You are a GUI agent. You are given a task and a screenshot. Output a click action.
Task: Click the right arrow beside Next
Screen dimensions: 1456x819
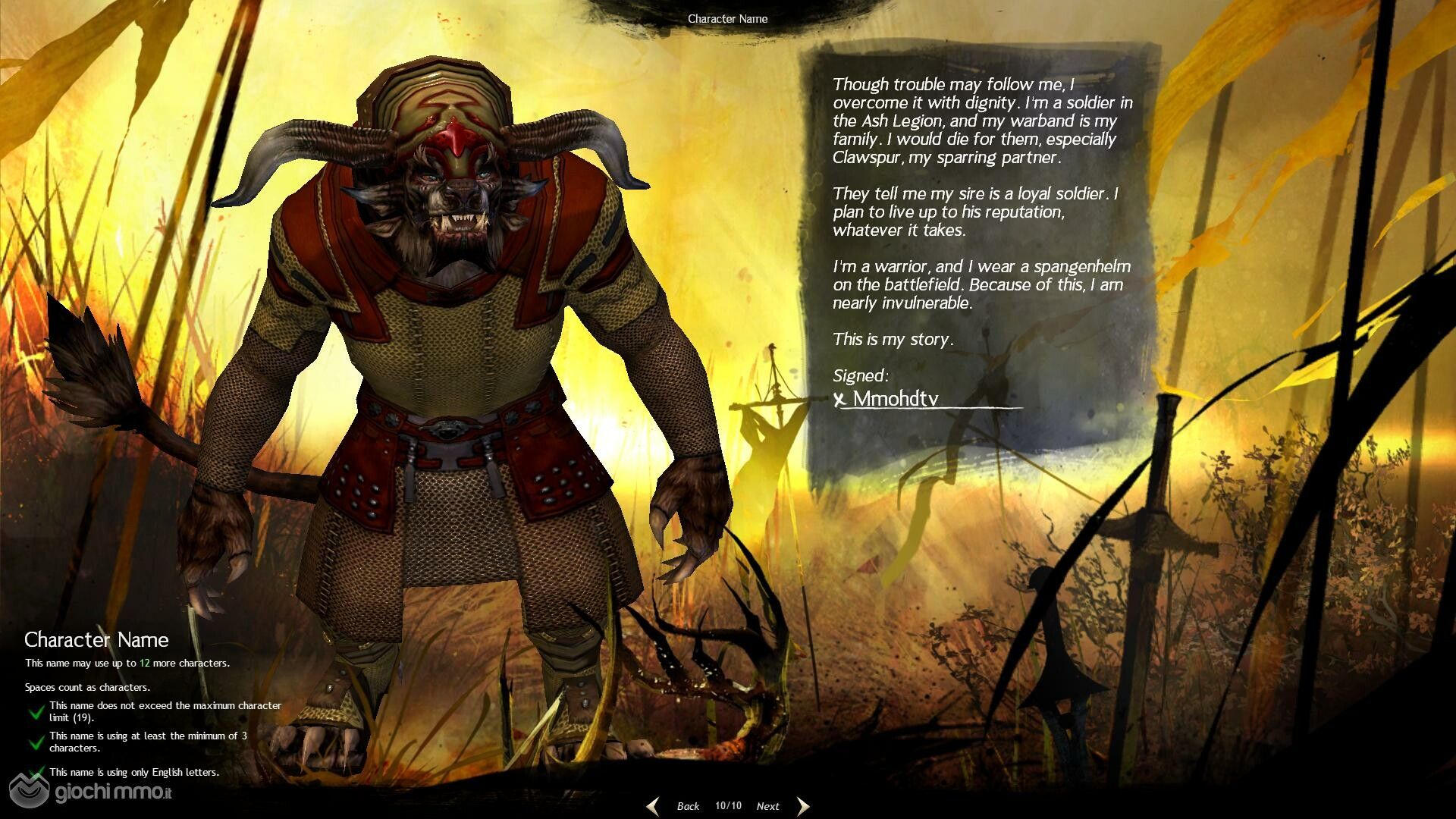click(x=803, y=806)
